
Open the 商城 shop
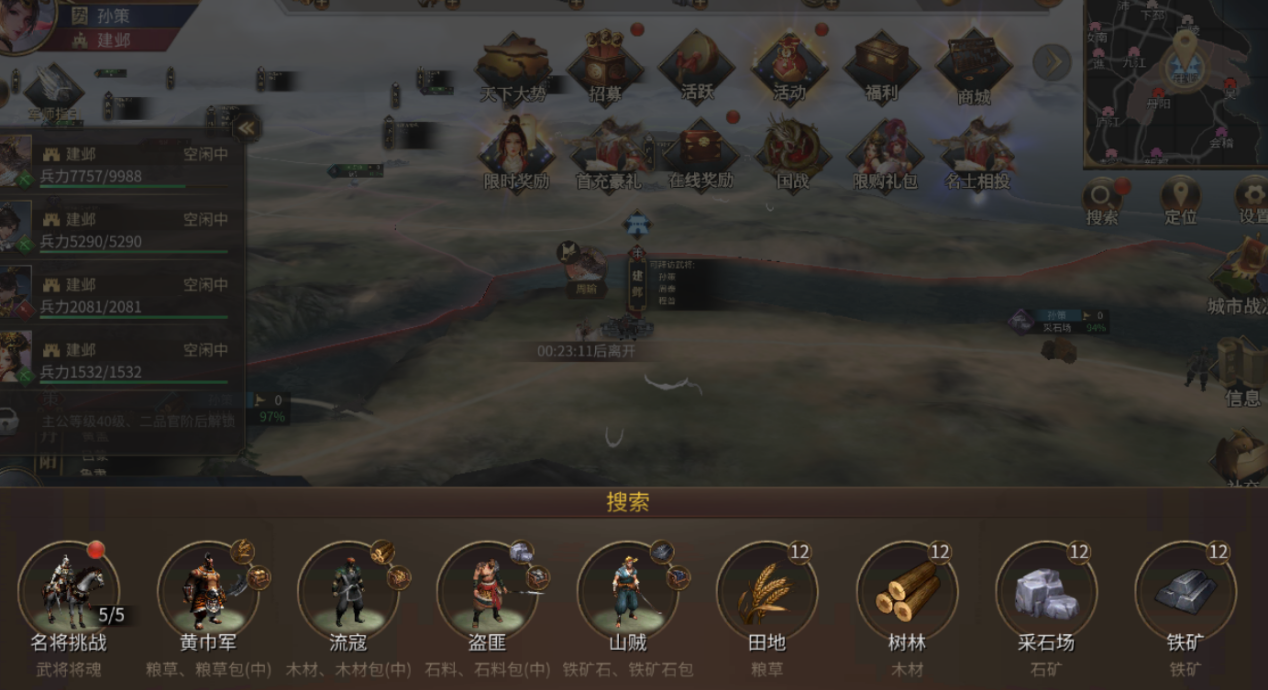tap(973, 67)
